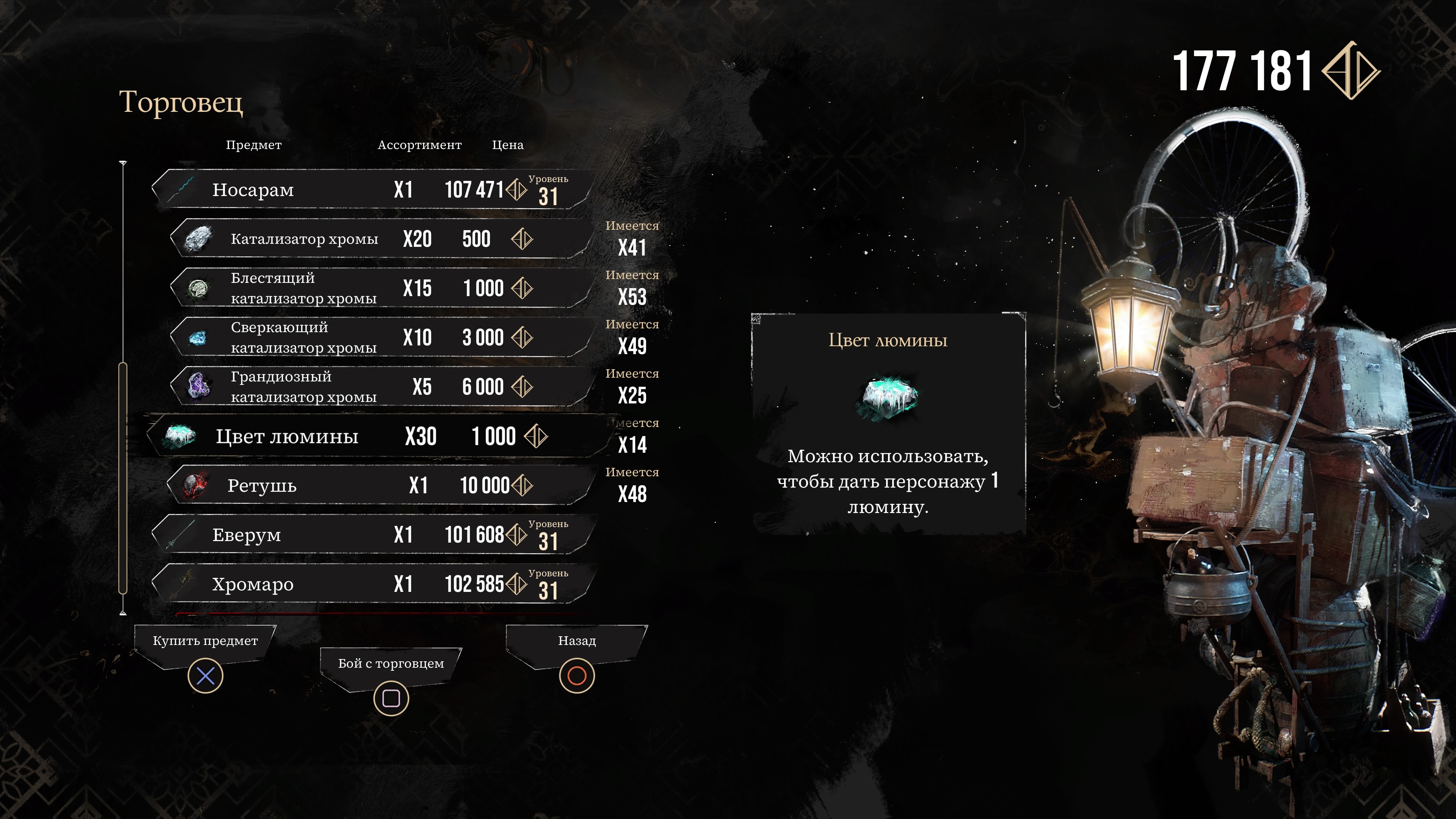This screenshot has height=819, width=1456.
Task: Select Грандиозный катализатор хромы entry
Action: click(379, 387)
